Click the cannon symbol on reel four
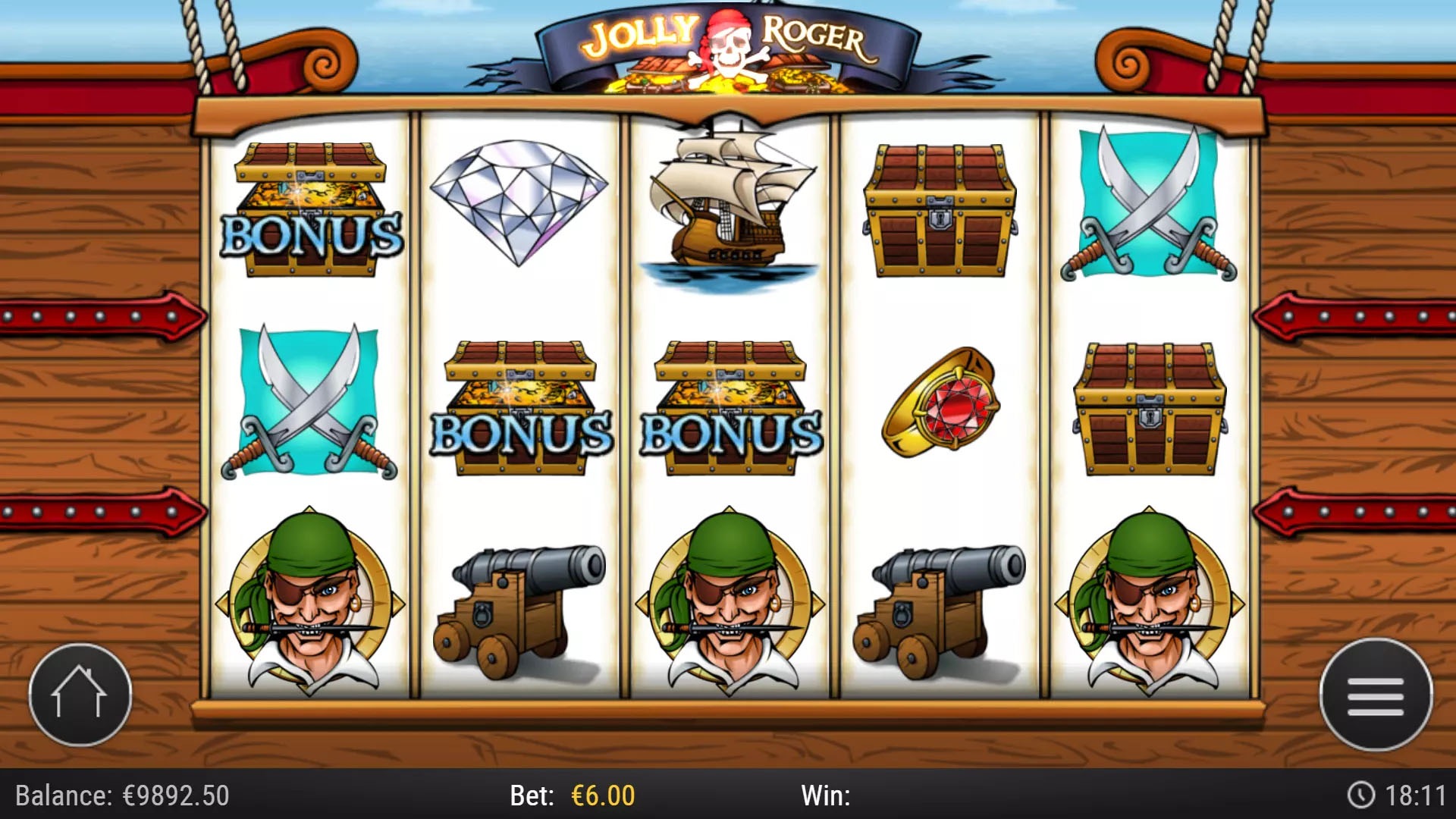1456x819 pixels. (933, 599)
